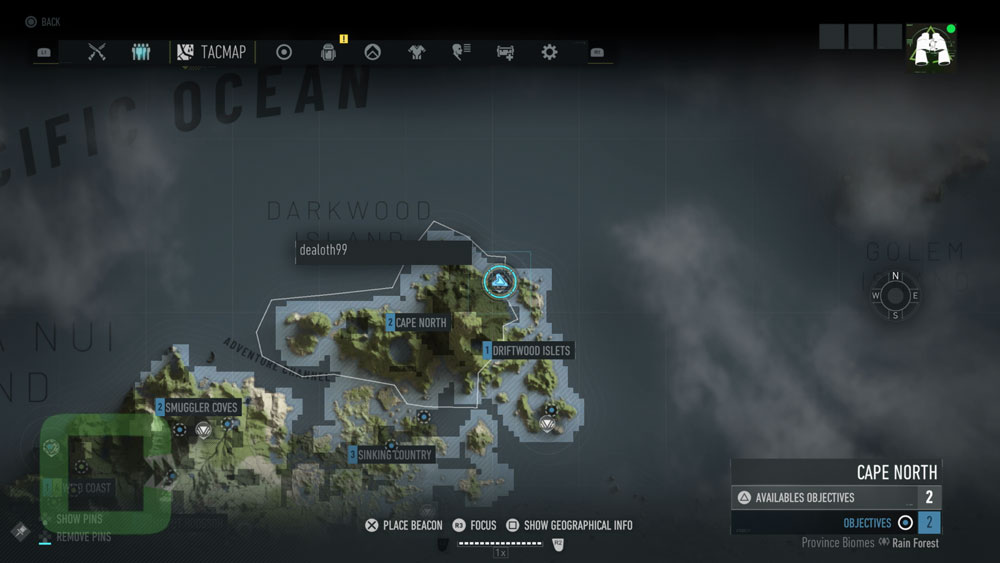Open the backpack inventory tab

[x=327, y=52]
